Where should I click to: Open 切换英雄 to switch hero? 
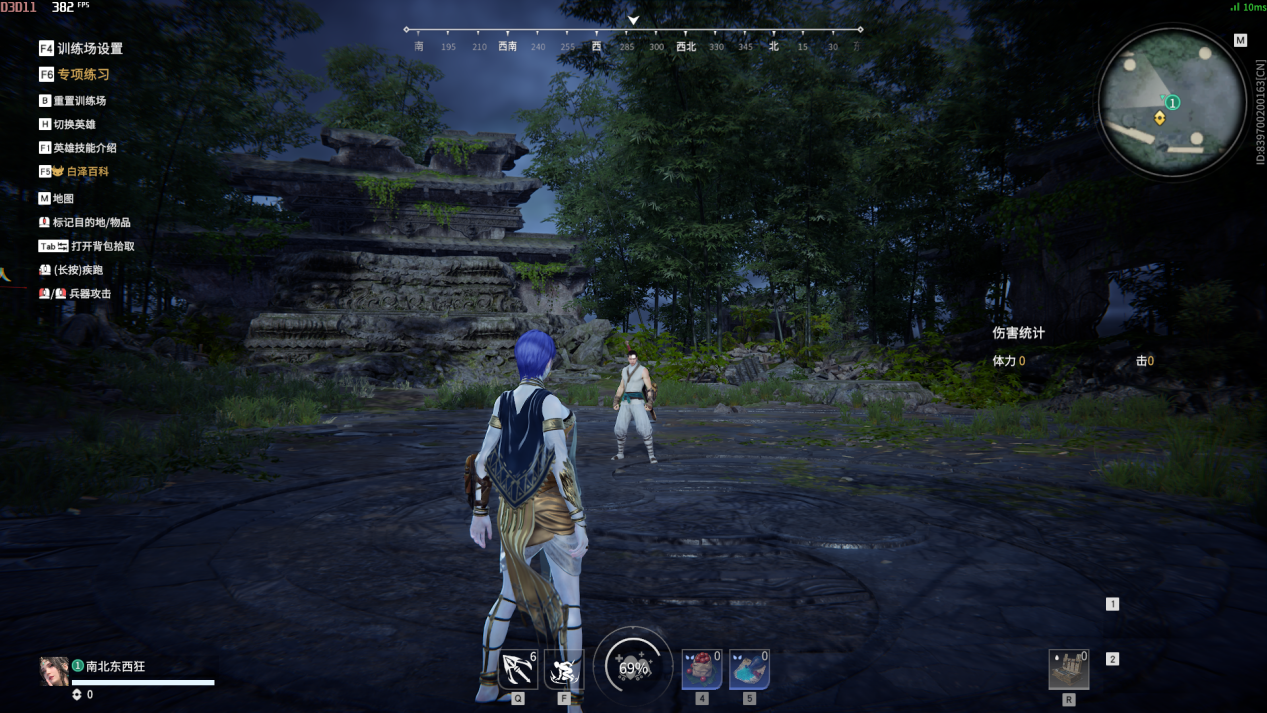tap(73, 125)
